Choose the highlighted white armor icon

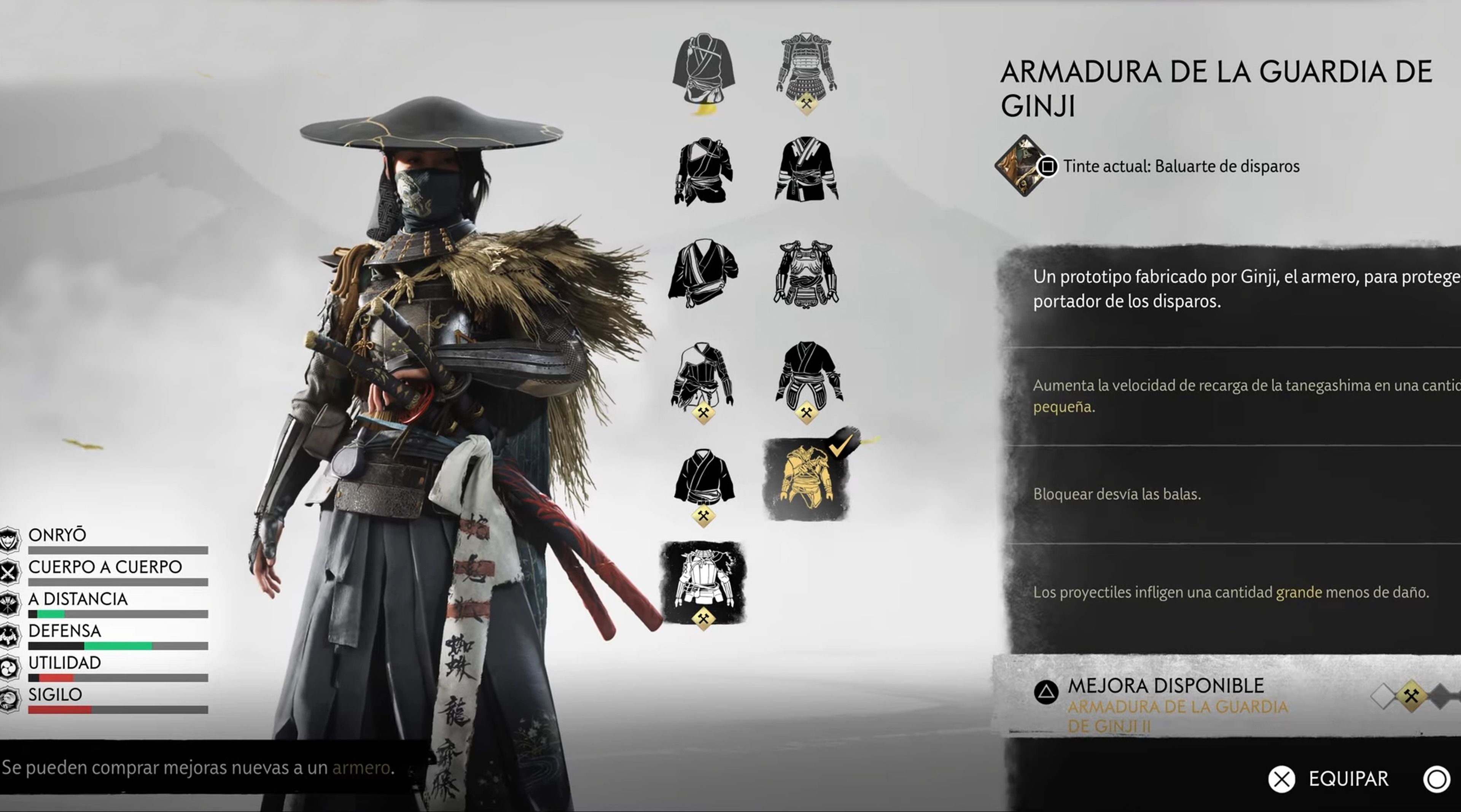point(703,581)
